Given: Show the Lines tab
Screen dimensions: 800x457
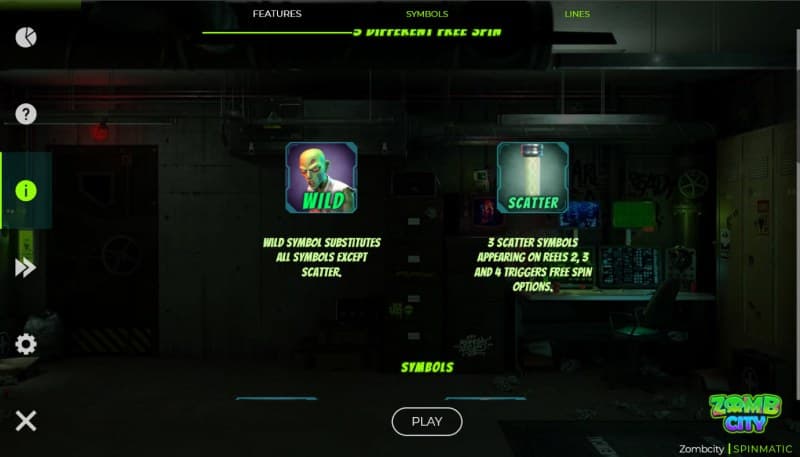Looking at the screenshot, I should click(577, 14).
